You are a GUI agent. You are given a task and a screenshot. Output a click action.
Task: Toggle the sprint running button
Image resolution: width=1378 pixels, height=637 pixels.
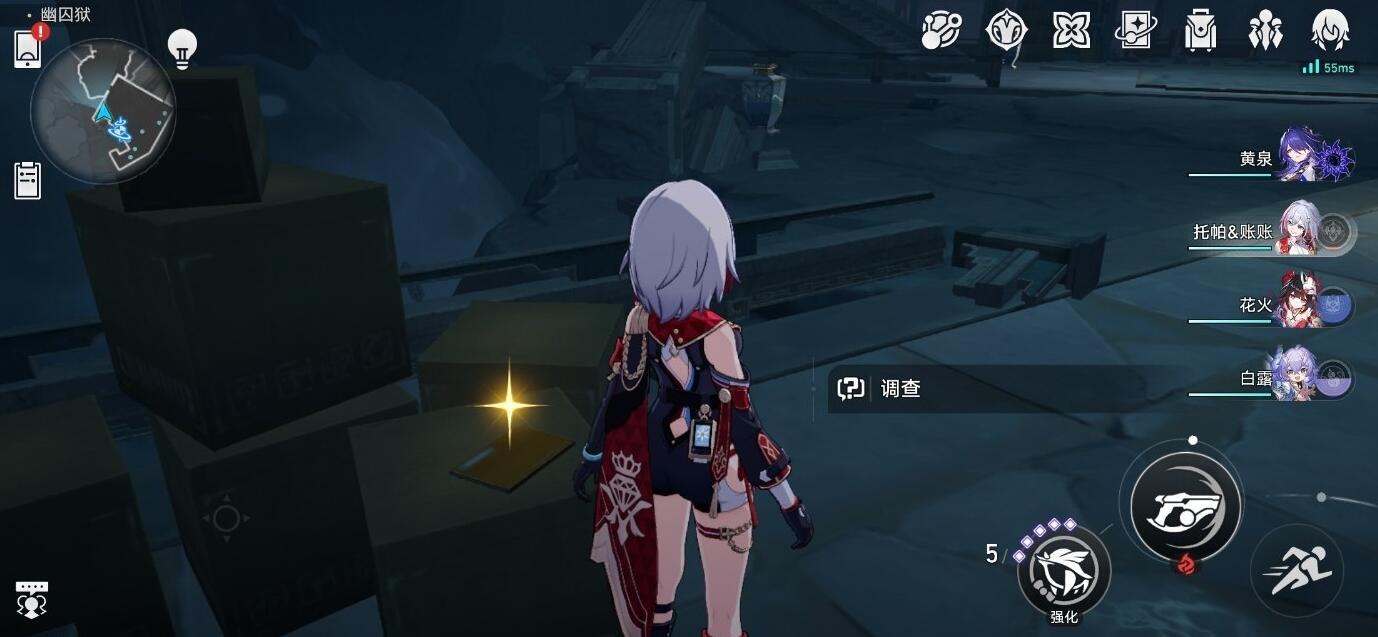(x=1297, y=571)
